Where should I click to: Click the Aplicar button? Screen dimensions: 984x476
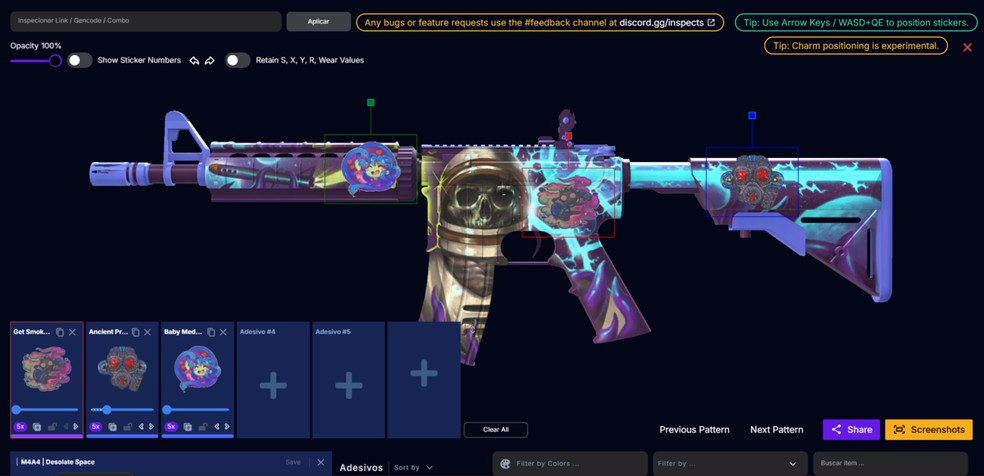click(x=318, y=21)
